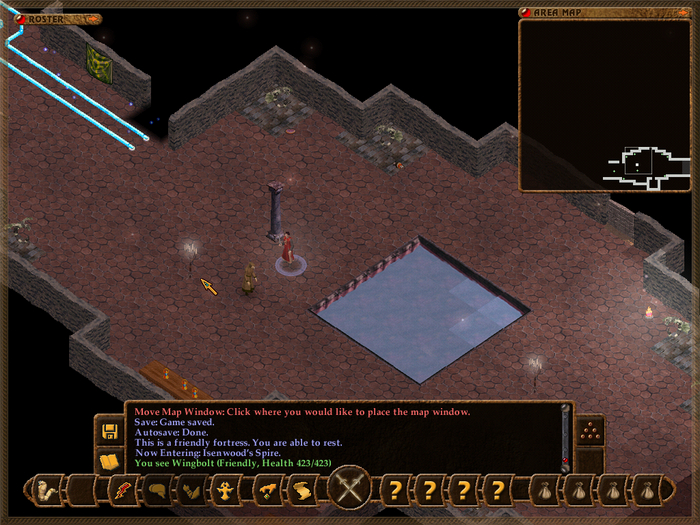The height and width of the screenshot is (525, 700).
Task: Save the game with the floppy disk icon
Action: tap(109, 432)
